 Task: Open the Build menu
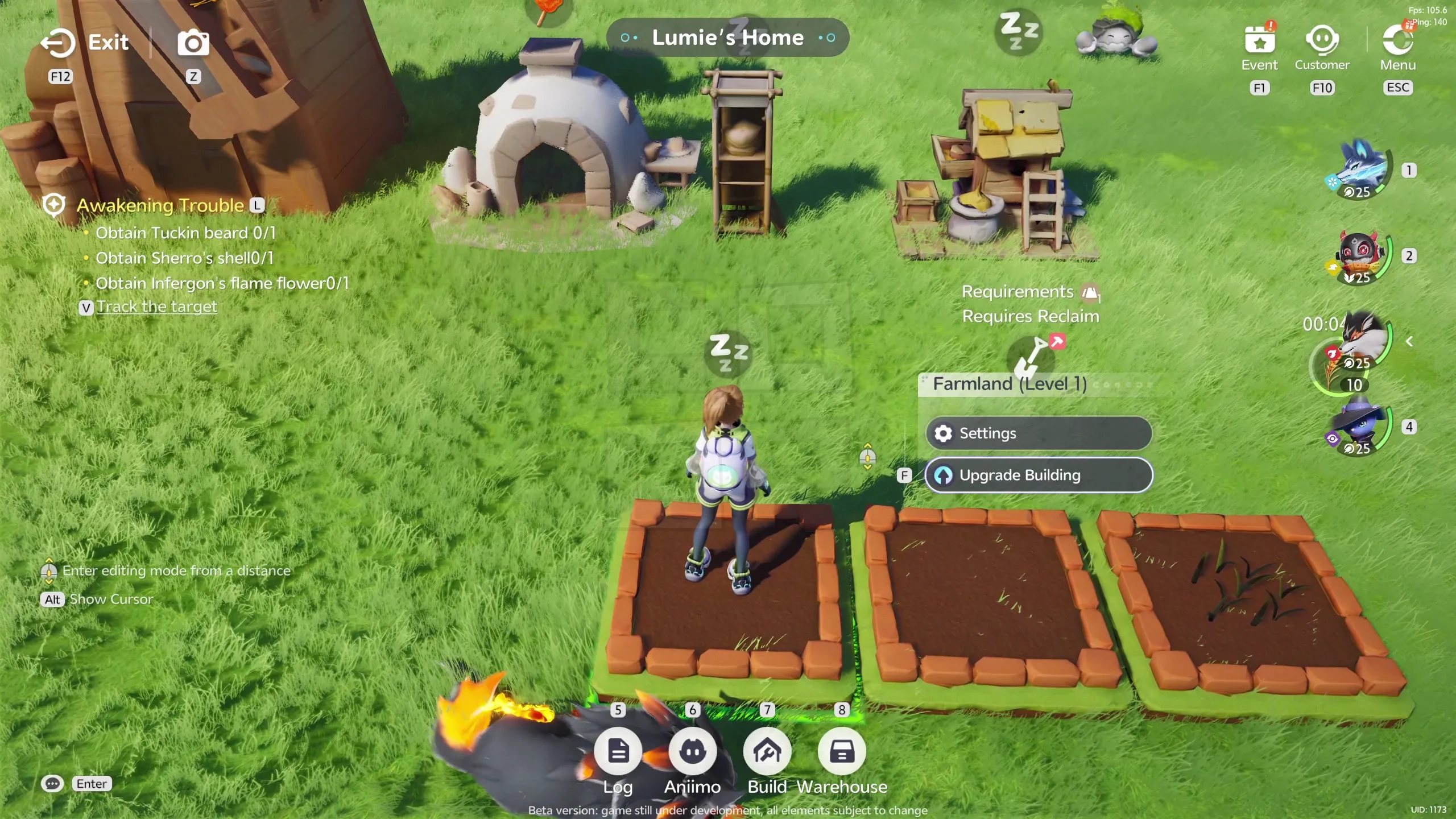coord(768,751)
